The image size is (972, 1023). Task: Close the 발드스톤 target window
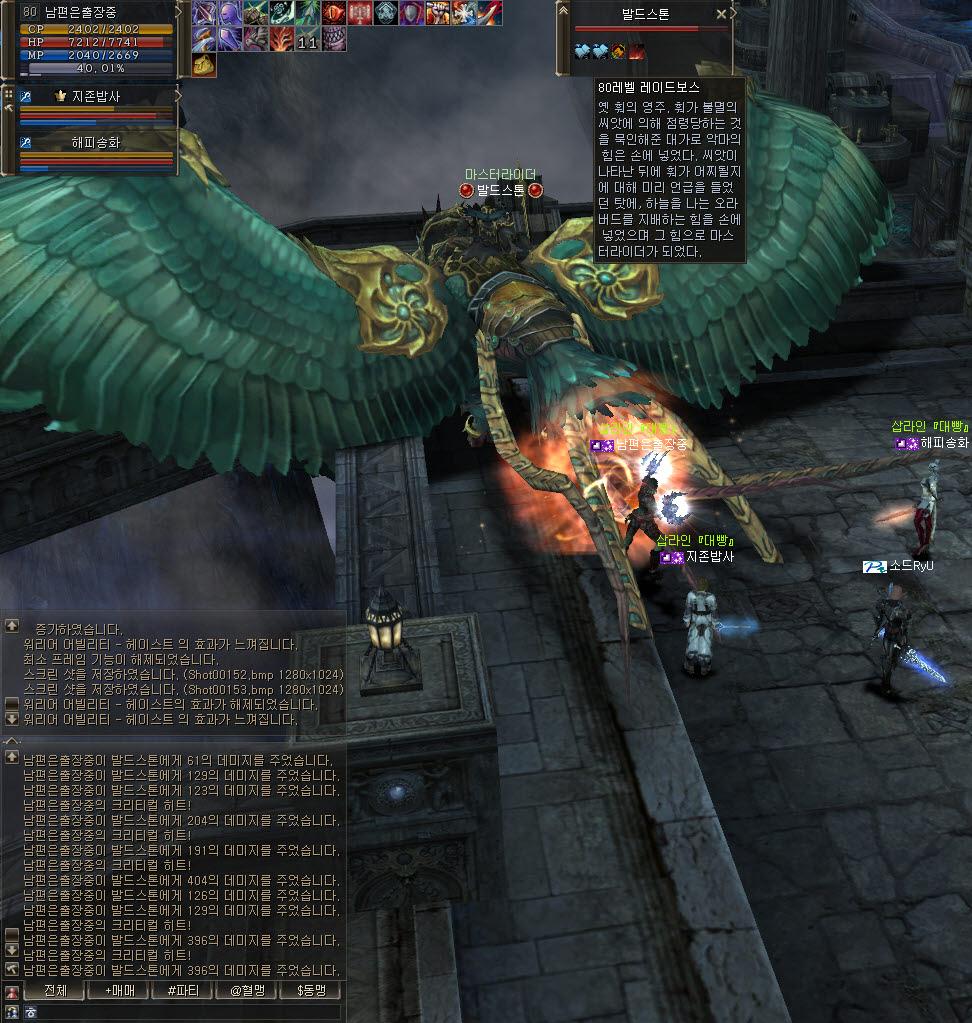[722, 15]
